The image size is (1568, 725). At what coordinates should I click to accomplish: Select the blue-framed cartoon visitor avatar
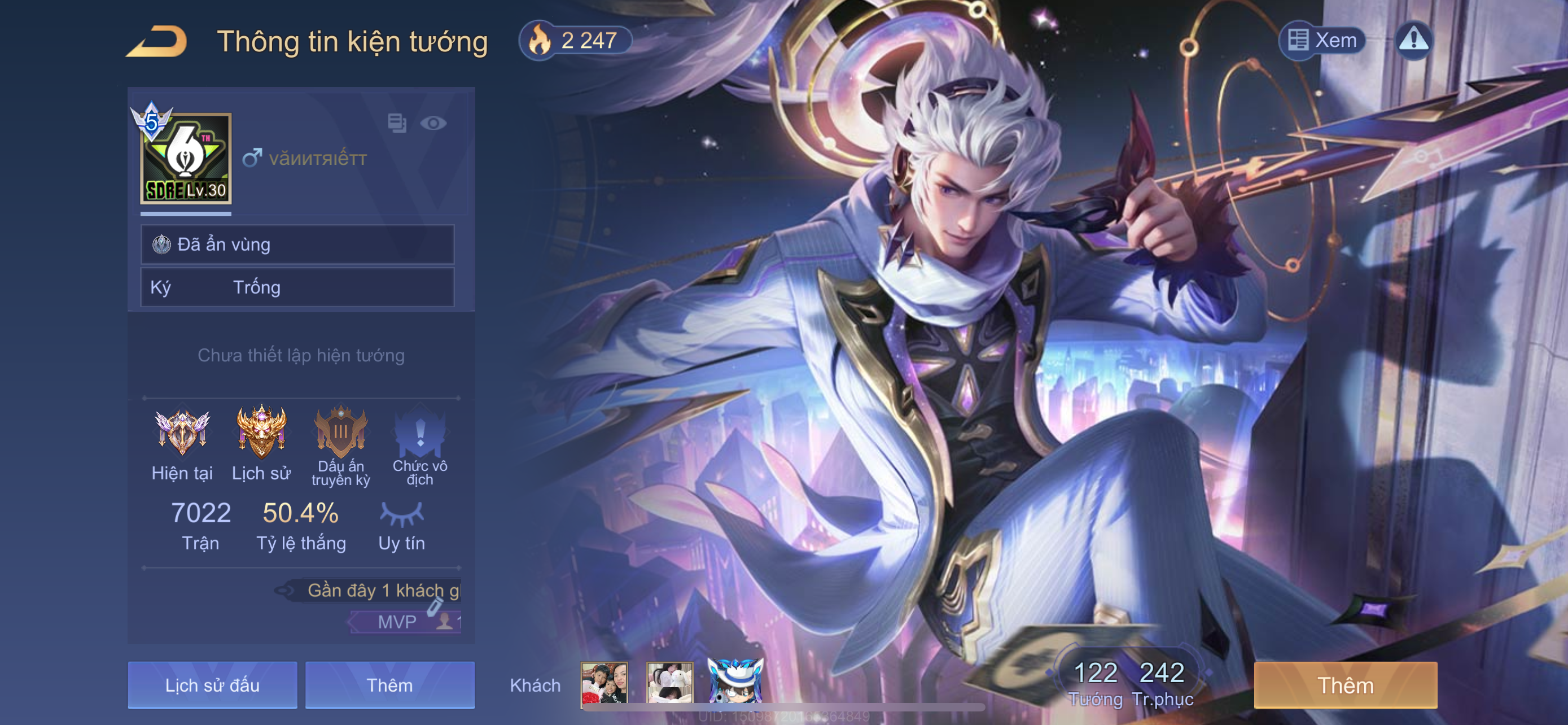pos(735,682)
